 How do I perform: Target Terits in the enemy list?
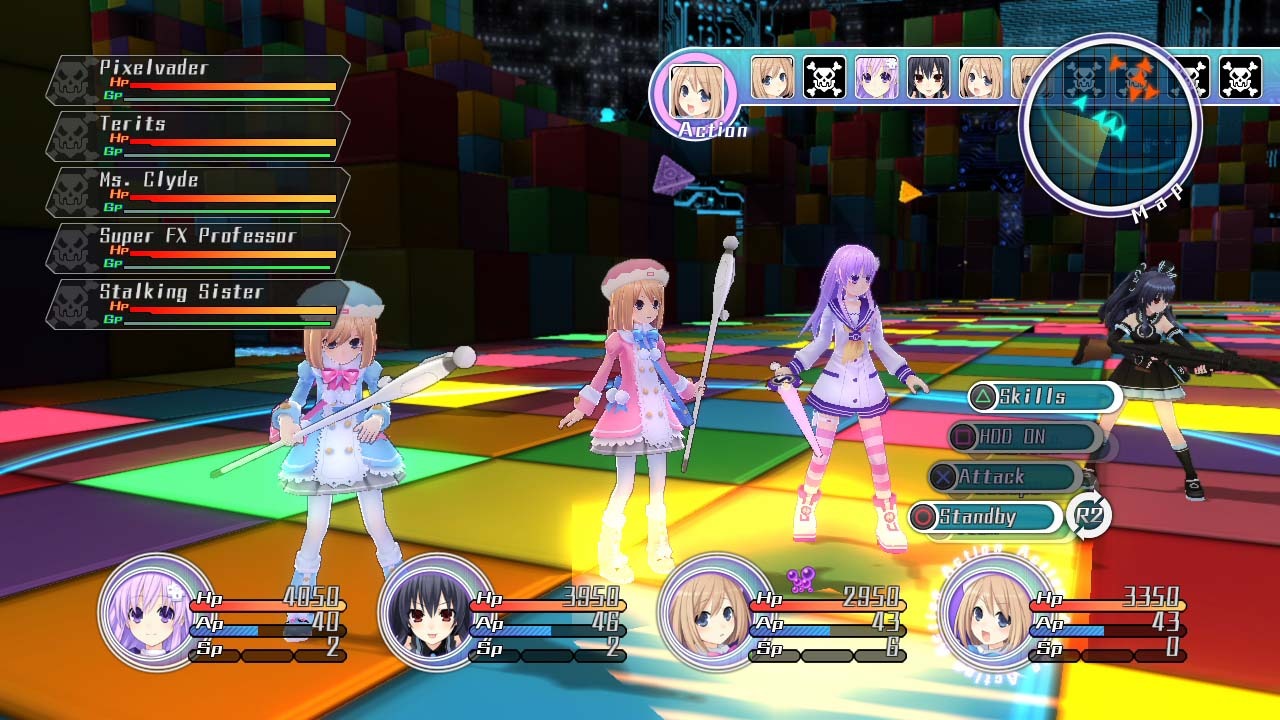coord(198,137)
